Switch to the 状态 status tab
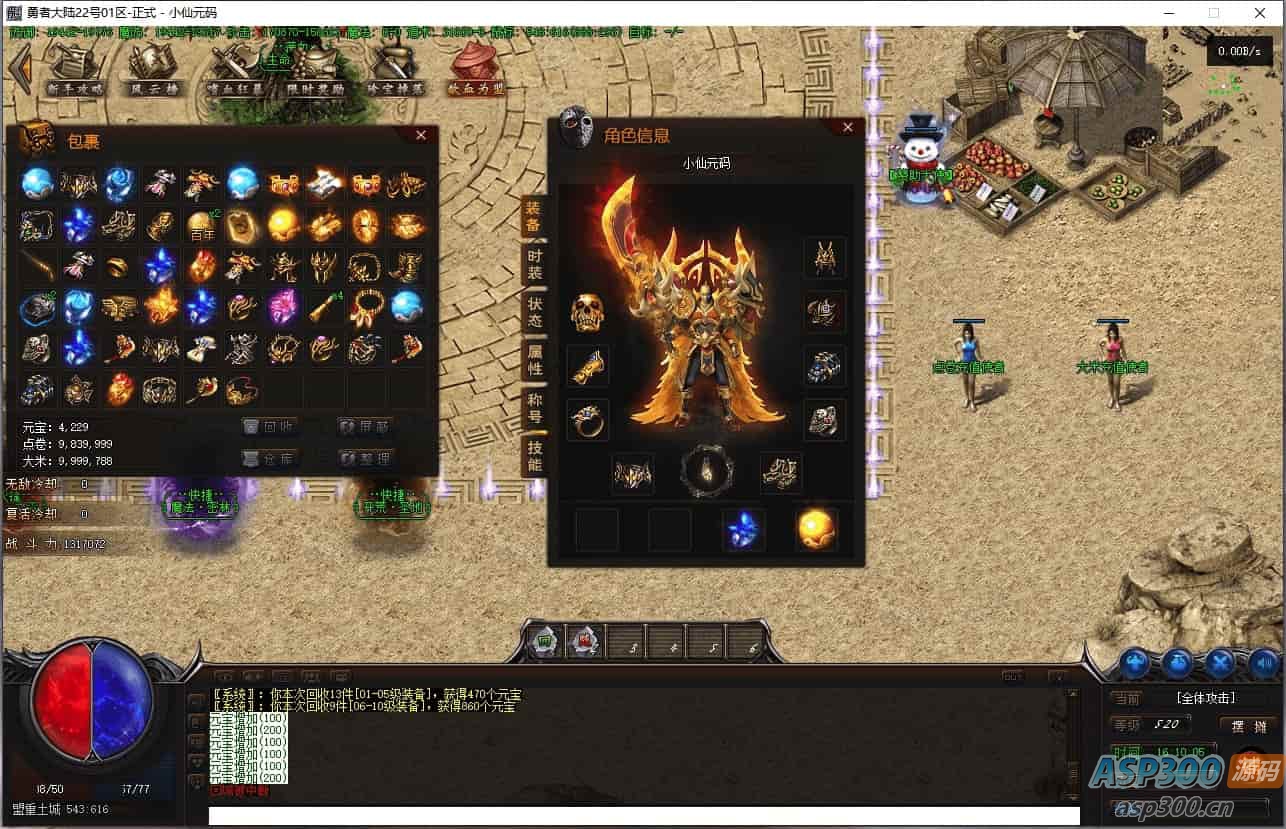 tap(535, 311)
